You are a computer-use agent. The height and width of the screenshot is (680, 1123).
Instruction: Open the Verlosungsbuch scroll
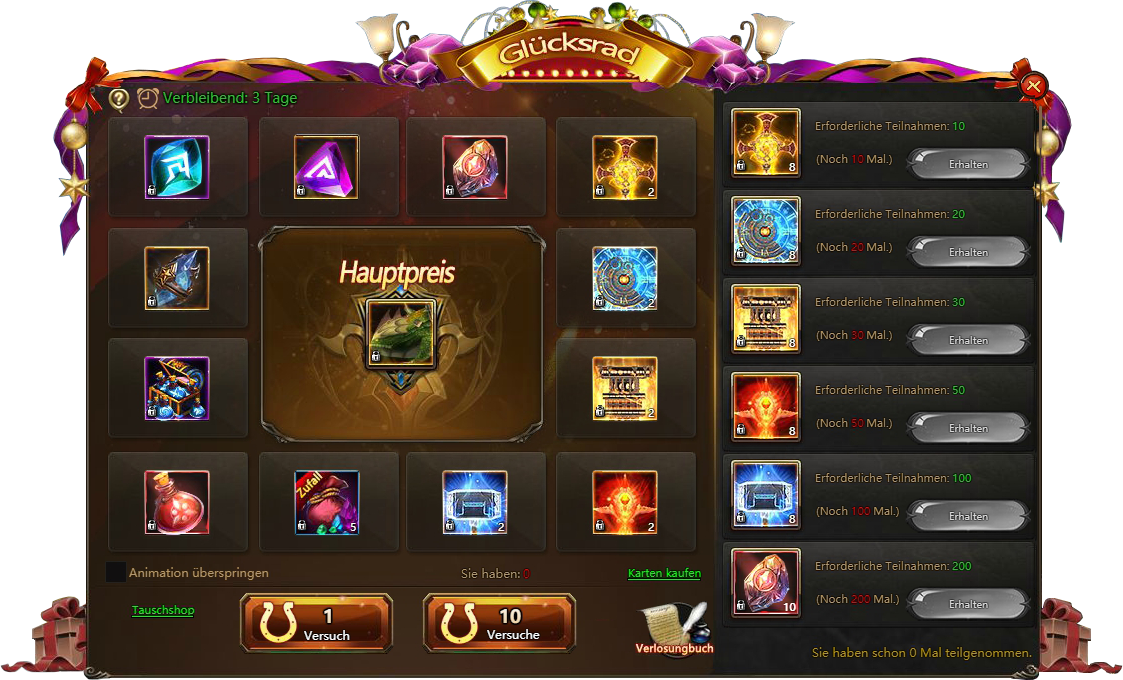[x=676, y=628]
